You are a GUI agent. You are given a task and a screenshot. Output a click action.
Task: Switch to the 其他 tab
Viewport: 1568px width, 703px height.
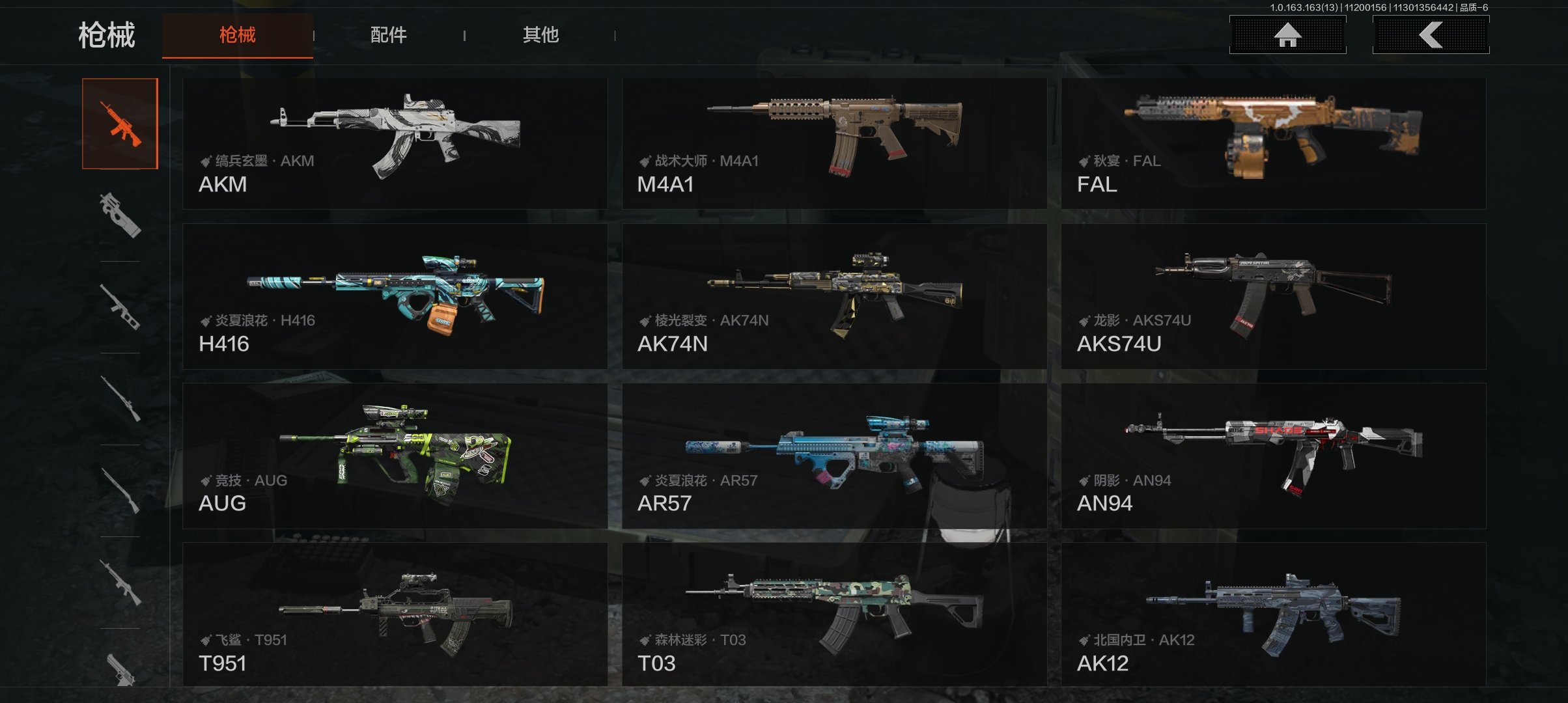(x=540, y=35)
